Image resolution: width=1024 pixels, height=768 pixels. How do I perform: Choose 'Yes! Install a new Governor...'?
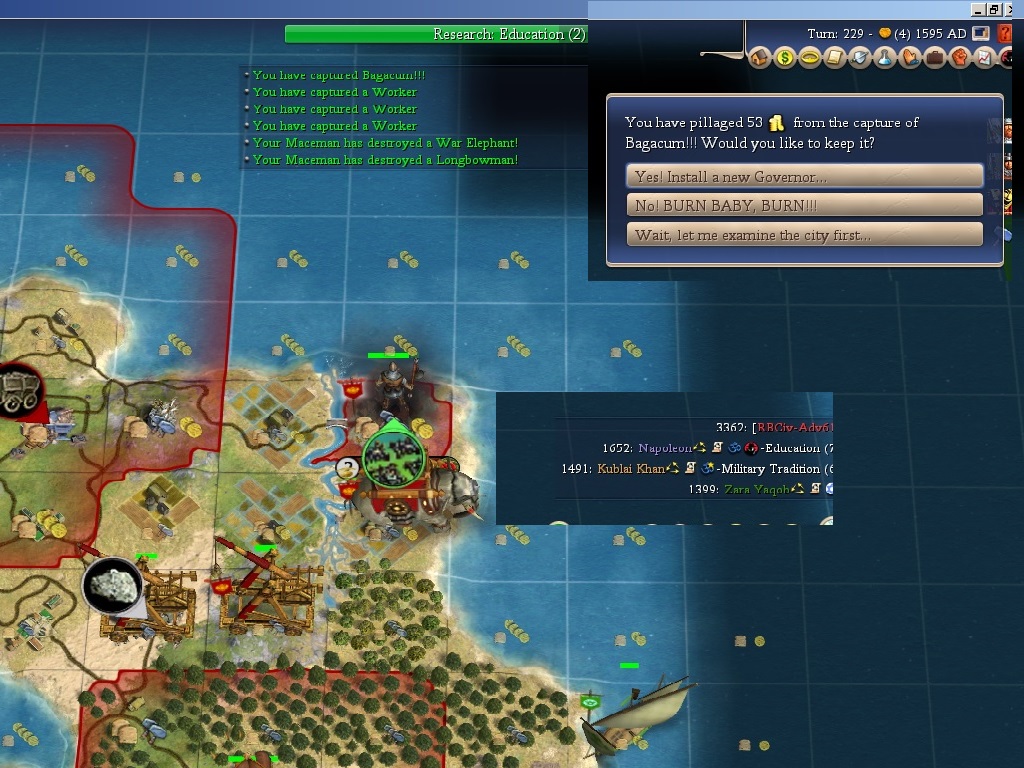(x=805, y=177)
